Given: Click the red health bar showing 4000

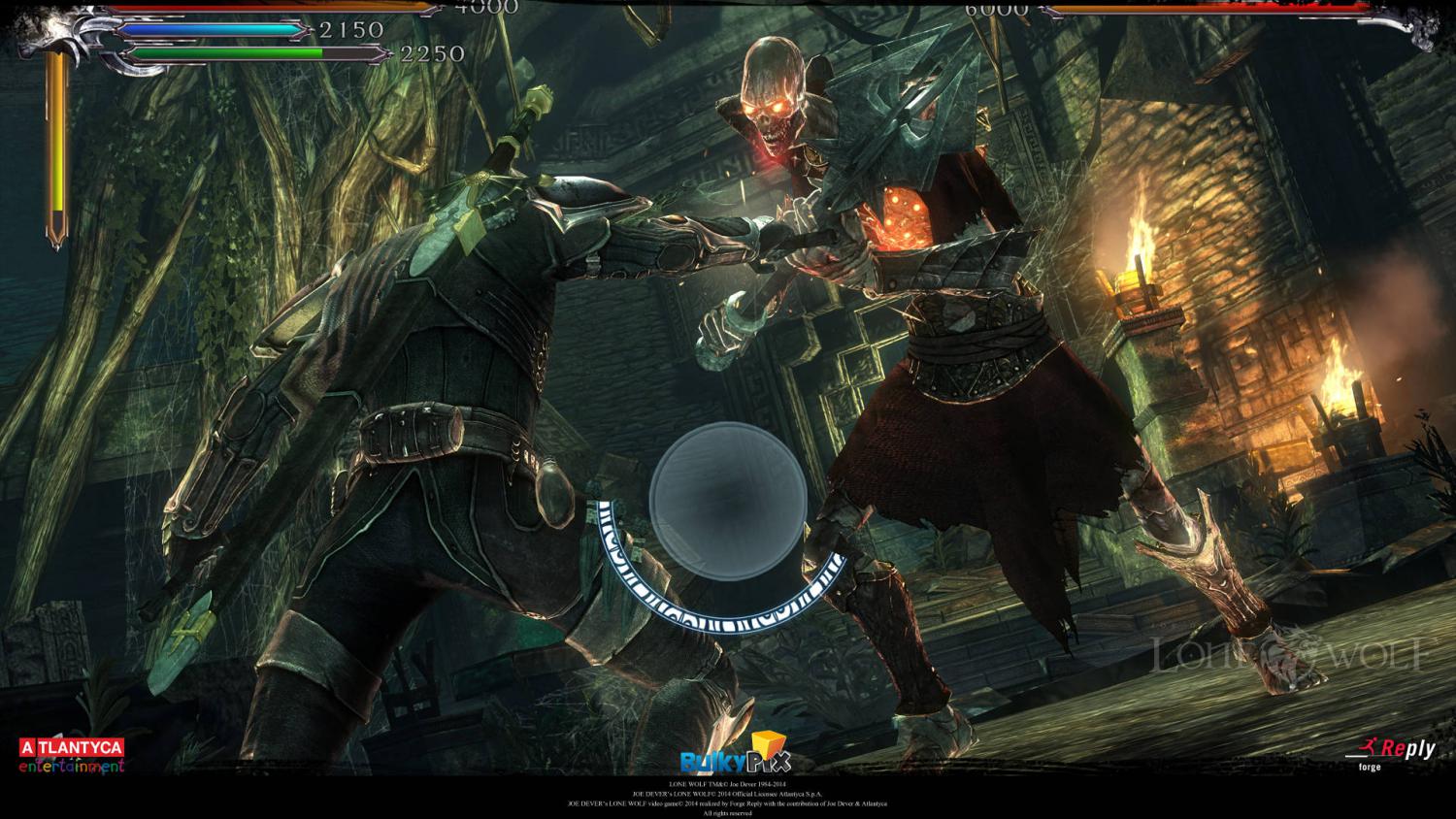Looking at the screenshot, I should (272, 8).
